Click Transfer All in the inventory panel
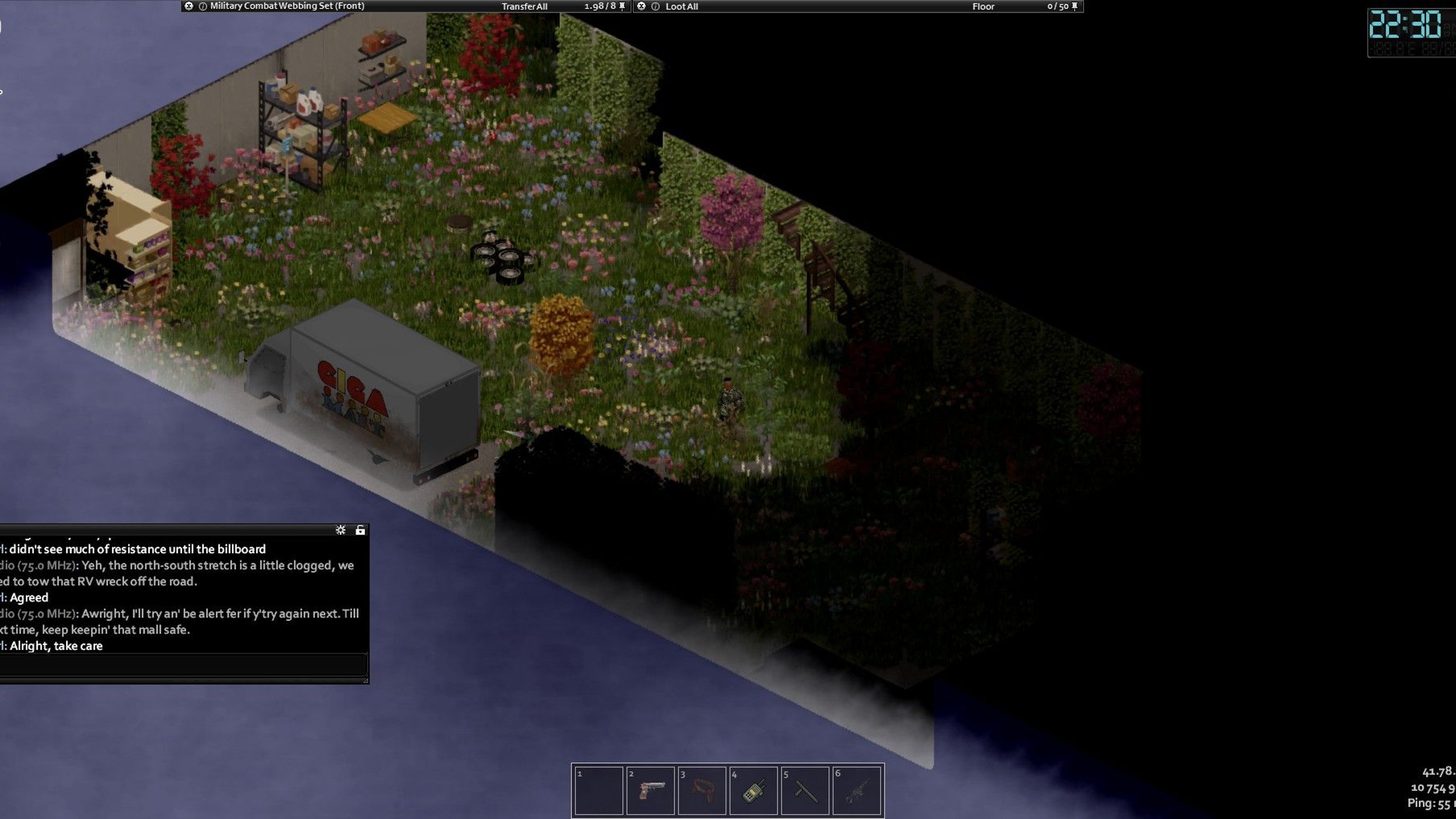 (x=524, y=6)
